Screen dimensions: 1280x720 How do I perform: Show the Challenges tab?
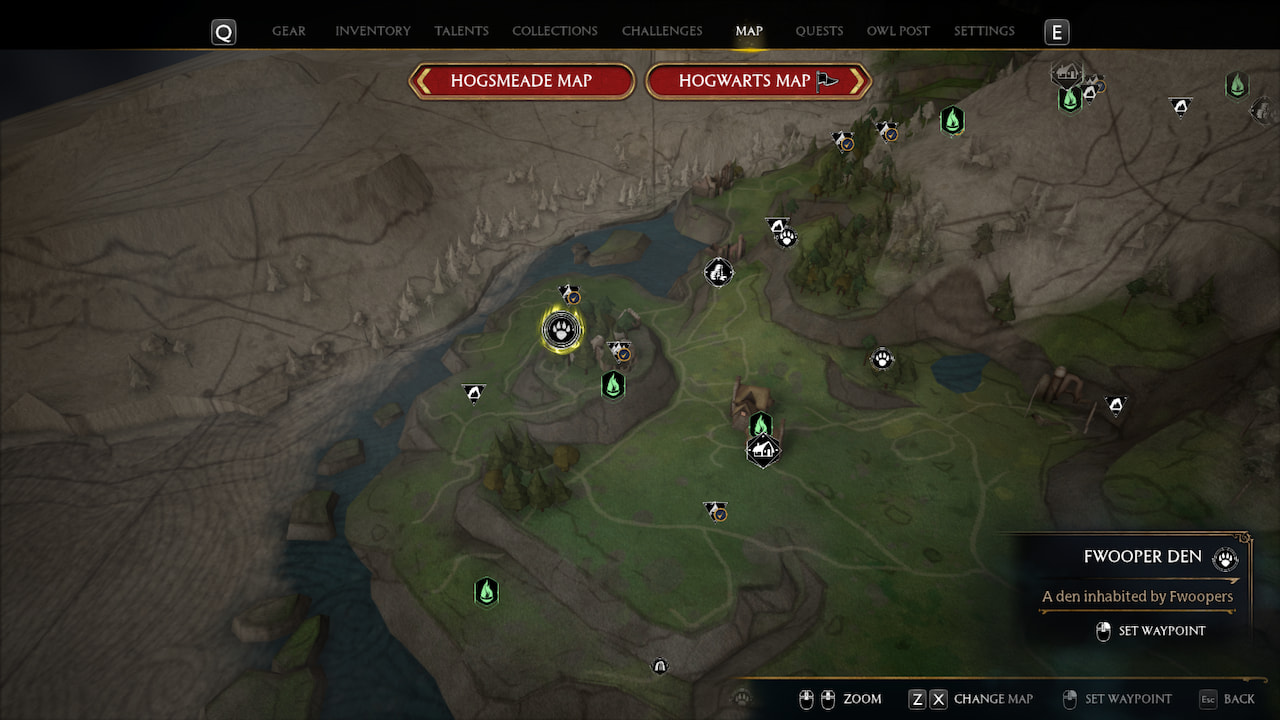click(x=662, y=31)
